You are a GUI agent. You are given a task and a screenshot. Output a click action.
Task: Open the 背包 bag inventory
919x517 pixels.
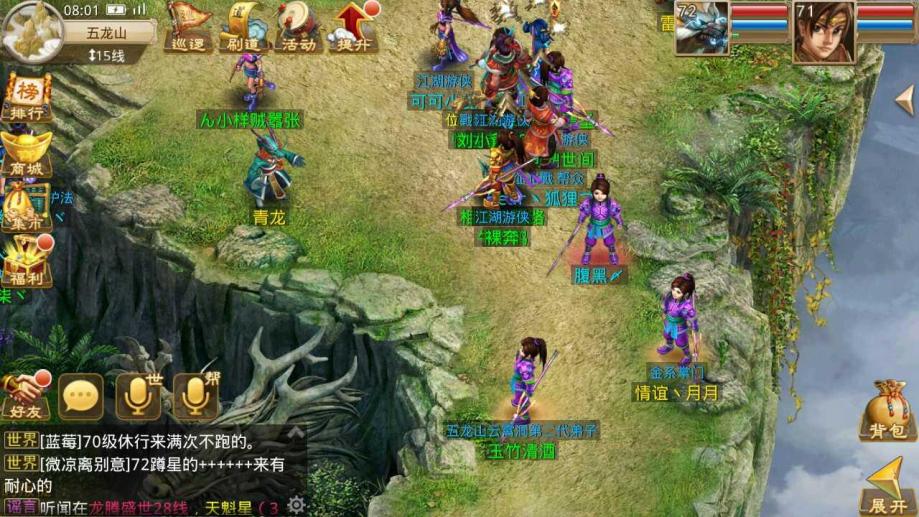(x=887, y=412)
